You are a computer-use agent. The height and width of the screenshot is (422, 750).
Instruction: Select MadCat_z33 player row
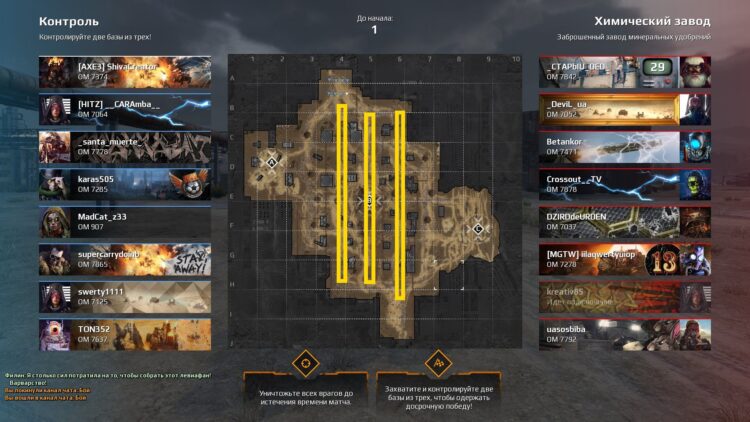pyautogui.click(x=125, y=221)
